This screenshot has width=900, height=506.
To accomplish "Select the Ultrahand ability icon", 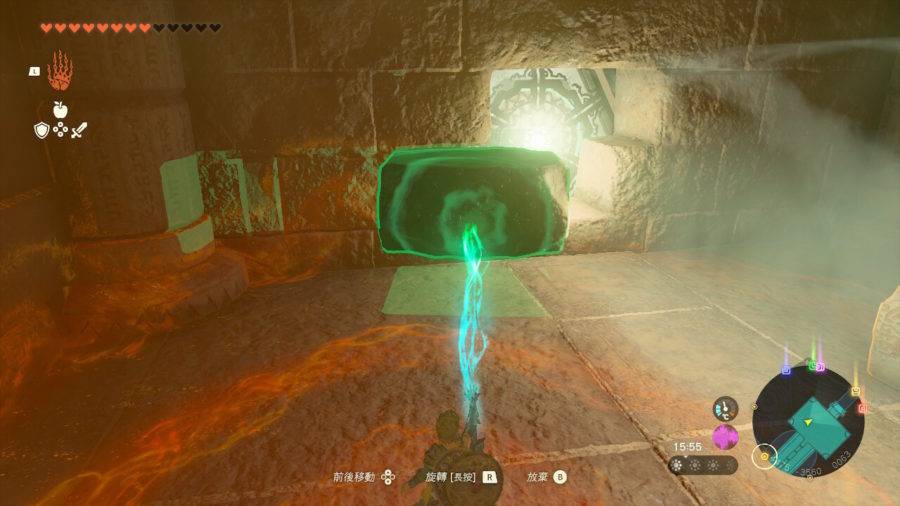I will (x=60, y=69).
